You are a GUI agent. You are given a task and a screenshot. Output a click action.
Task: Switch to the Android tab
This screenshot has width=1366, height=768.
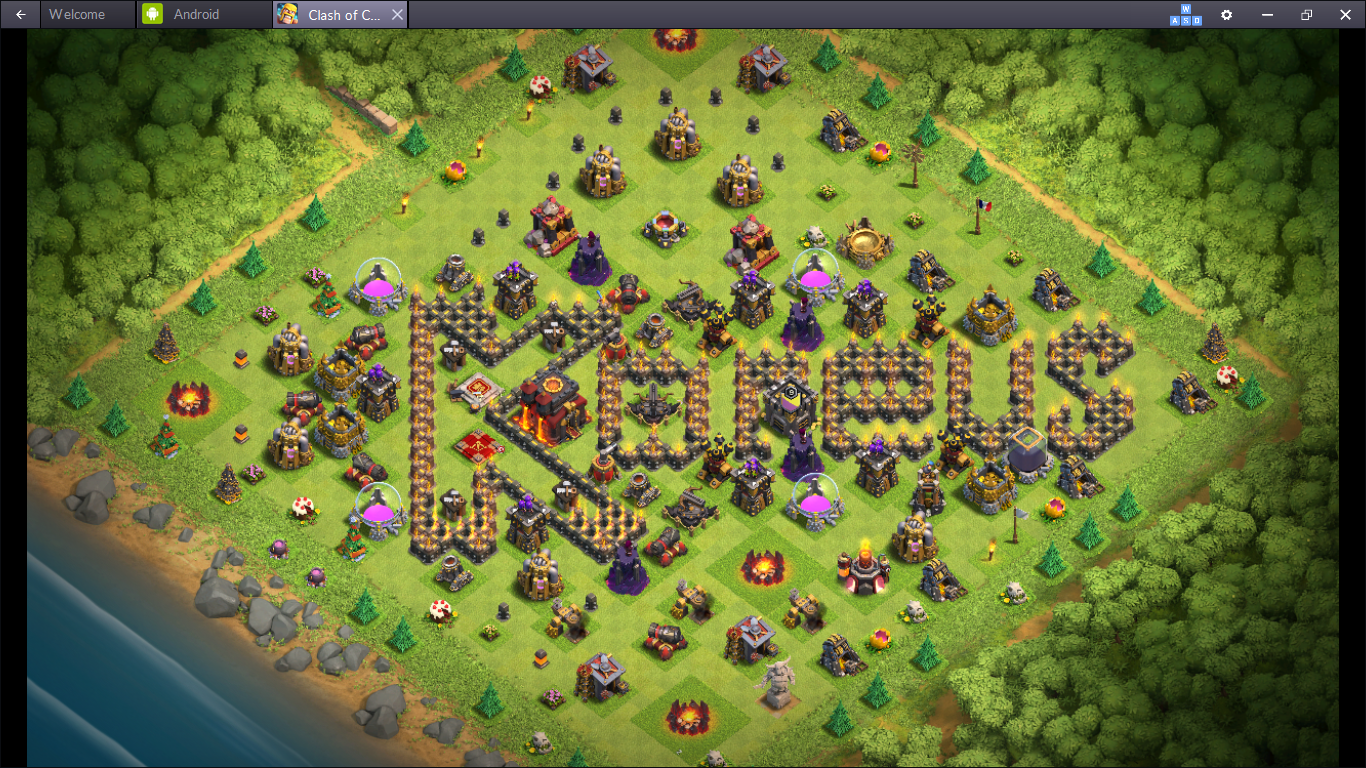coord(196,15)
